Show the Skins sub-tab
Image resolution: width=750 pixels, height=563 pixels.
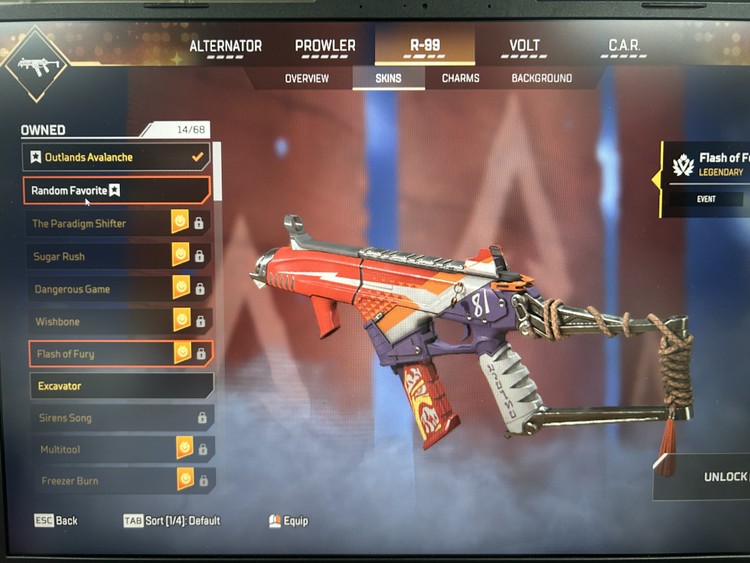pyautogui.click(x=389, y=78)
